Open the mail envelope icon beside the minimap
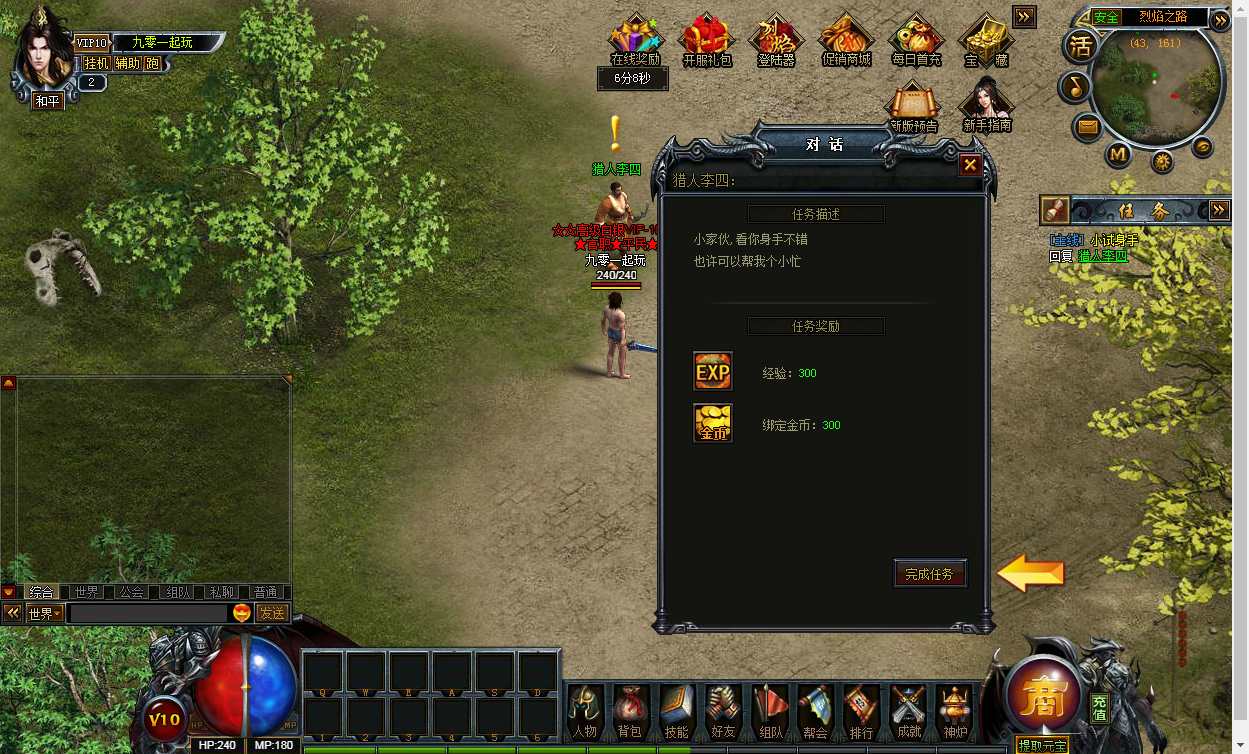The image size is (1249, 754). 1087,127
